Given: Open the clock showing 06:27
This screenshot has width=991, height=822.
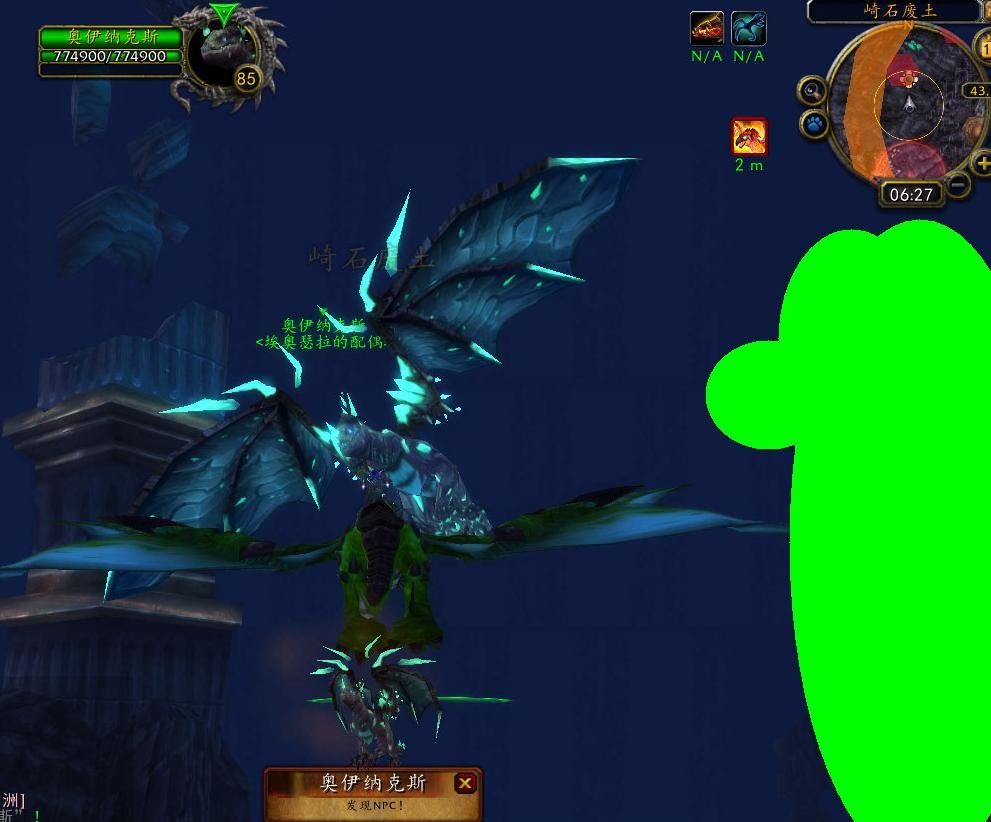Looking at the screenshot, I should 911,194.
